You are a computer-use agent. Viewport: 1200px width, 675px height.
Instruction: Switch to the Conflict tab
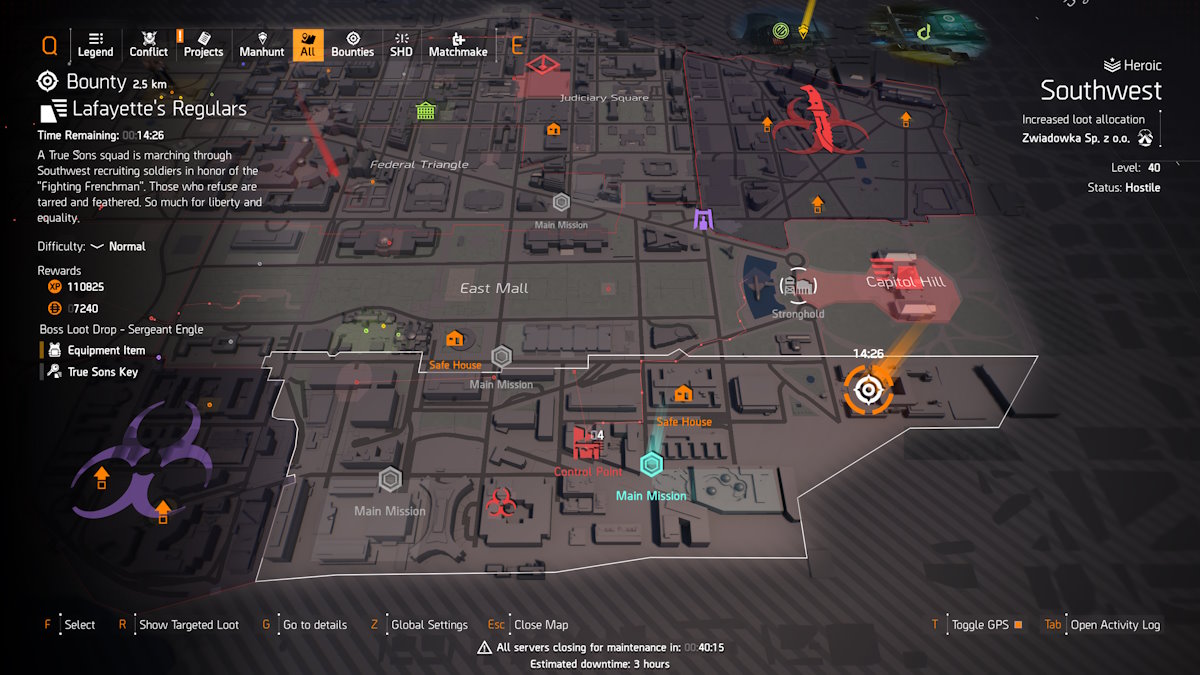tap(149, 44)
